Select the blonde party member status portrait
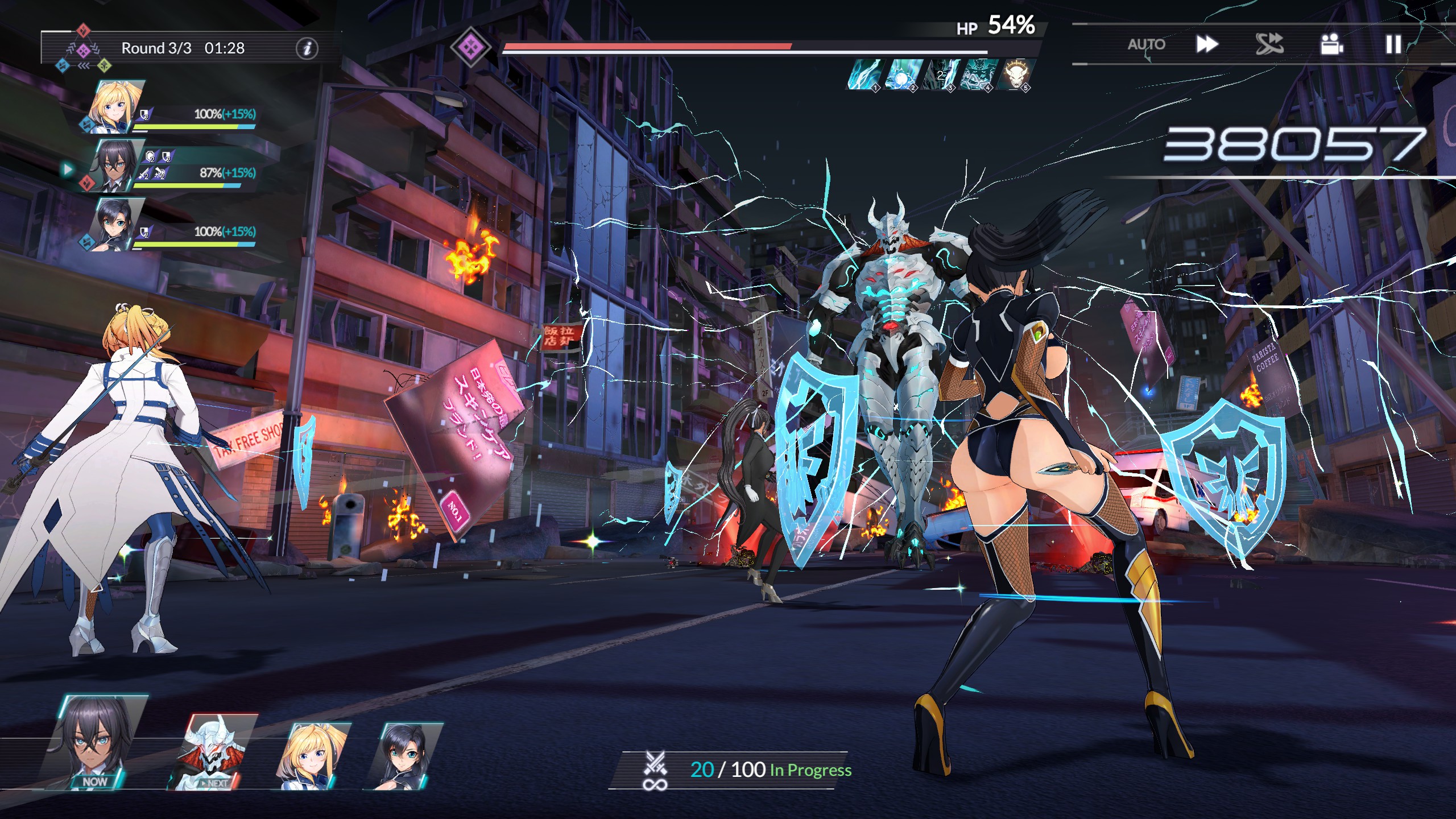 (115, 107)
